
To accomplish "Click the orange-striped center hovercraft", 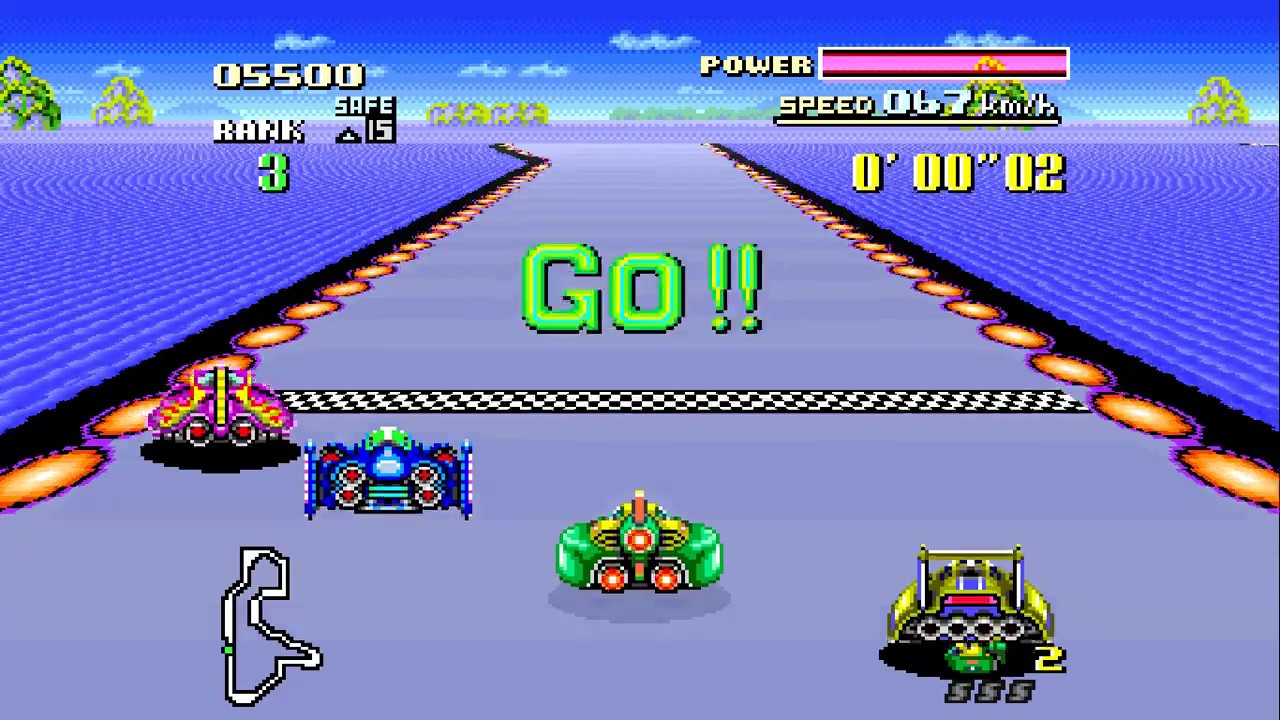I will pos(640,545).
